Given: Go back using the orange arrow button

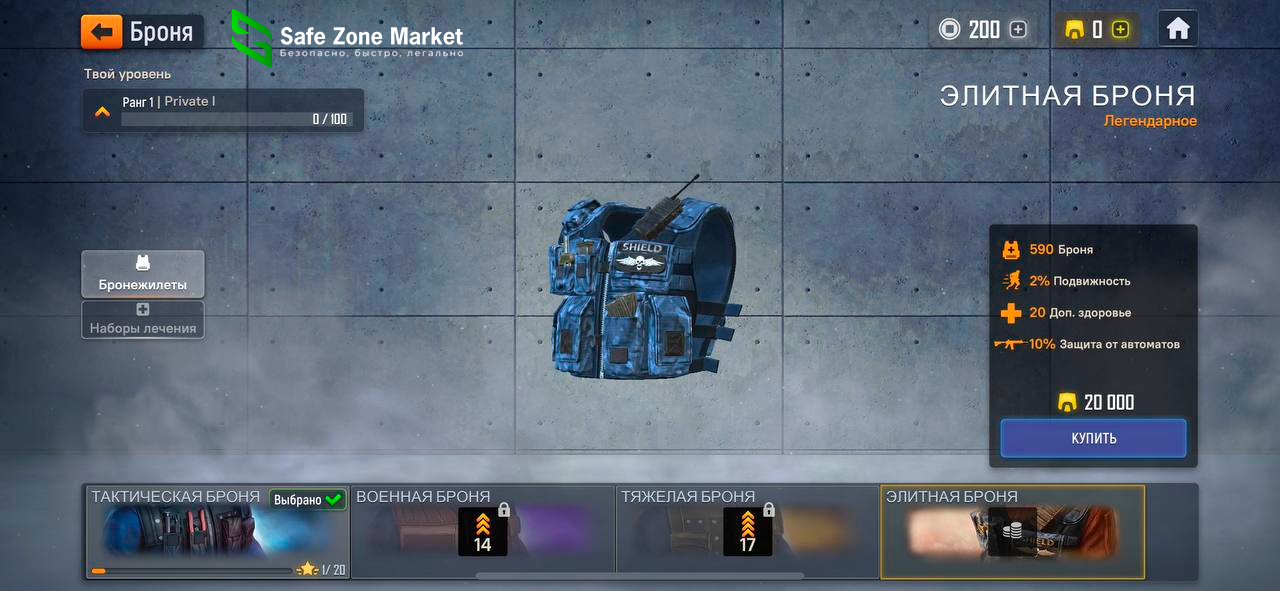Looking at the screenshot, I should pos(102,32).
